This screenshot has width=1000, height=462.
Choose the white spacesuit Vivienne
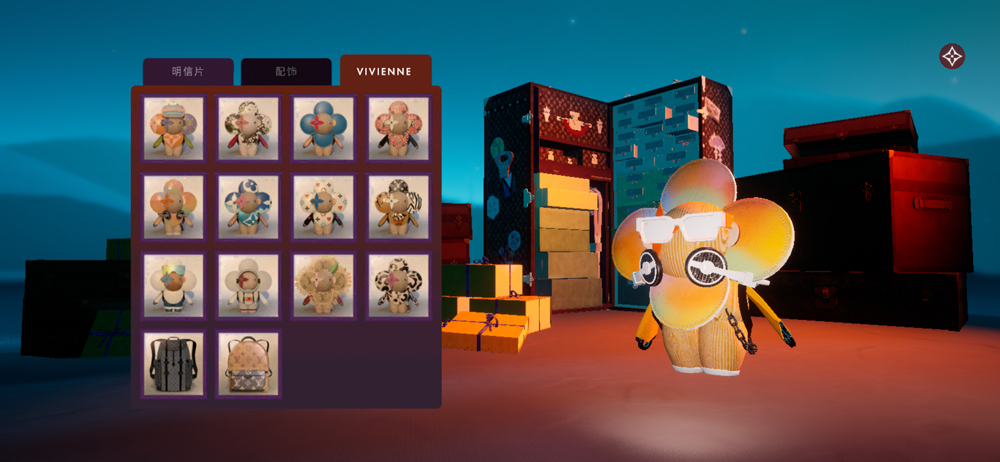(x=249, y=285)
